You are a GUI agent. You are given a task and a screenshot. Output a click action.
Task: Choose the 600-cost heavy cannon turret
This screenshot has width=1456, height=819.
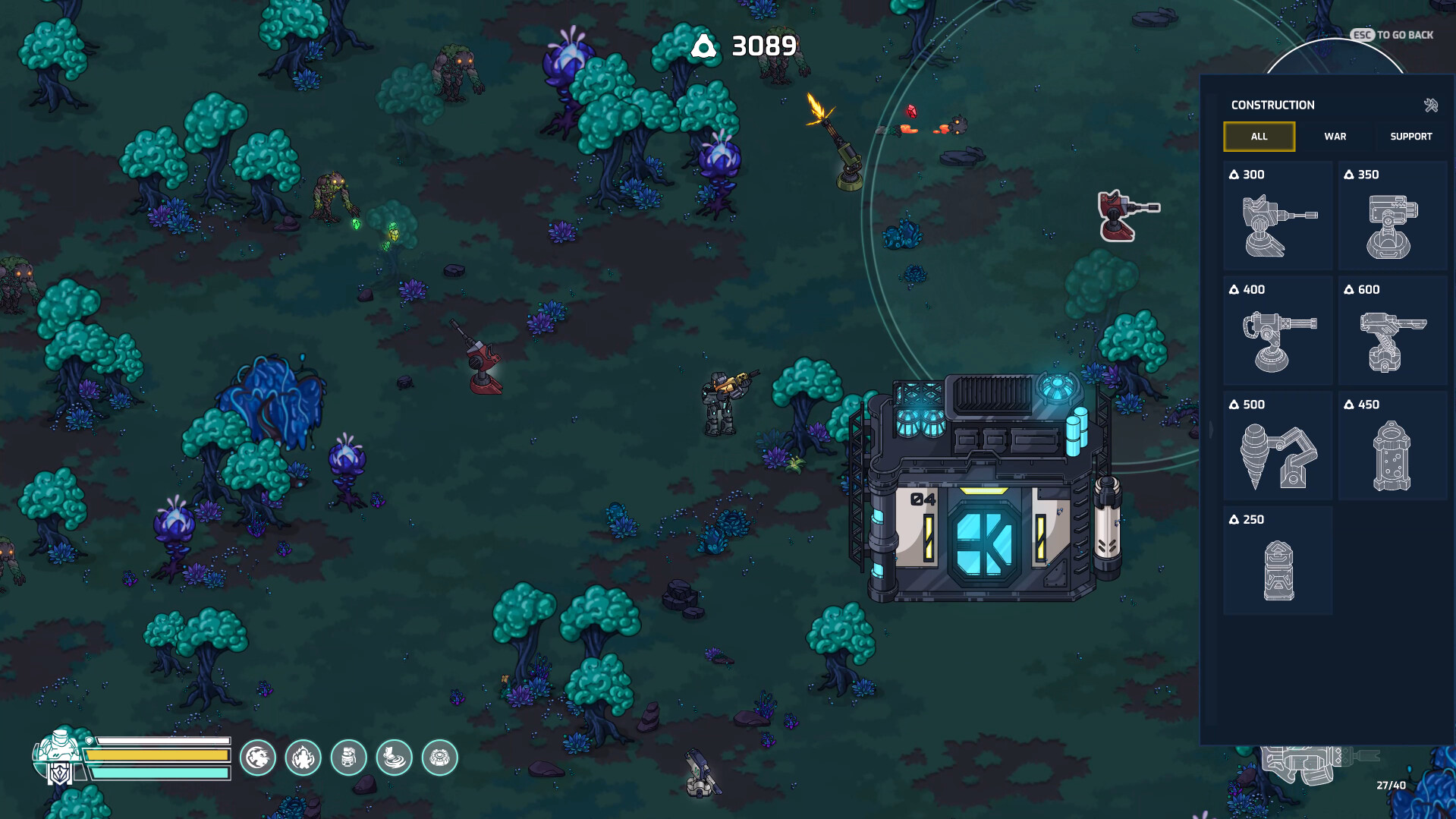tap(1392, 332)
